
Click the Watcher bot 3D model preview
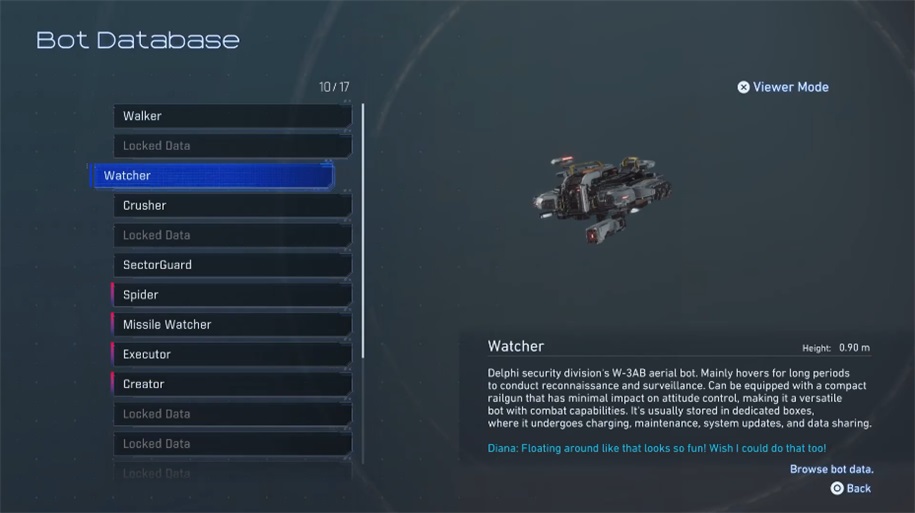[x=601, y=195]
